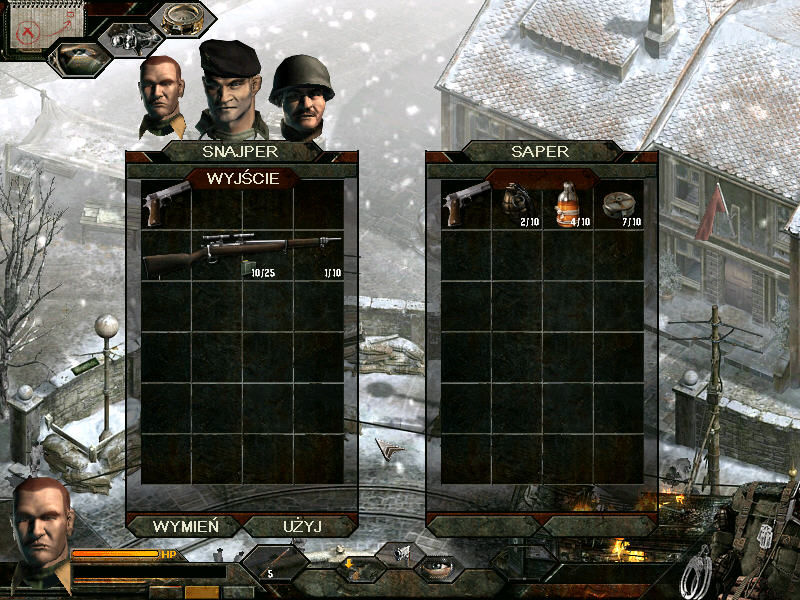Select the sapper's pistol slot
The image size is (800, 600).
[x=466, y=204]
